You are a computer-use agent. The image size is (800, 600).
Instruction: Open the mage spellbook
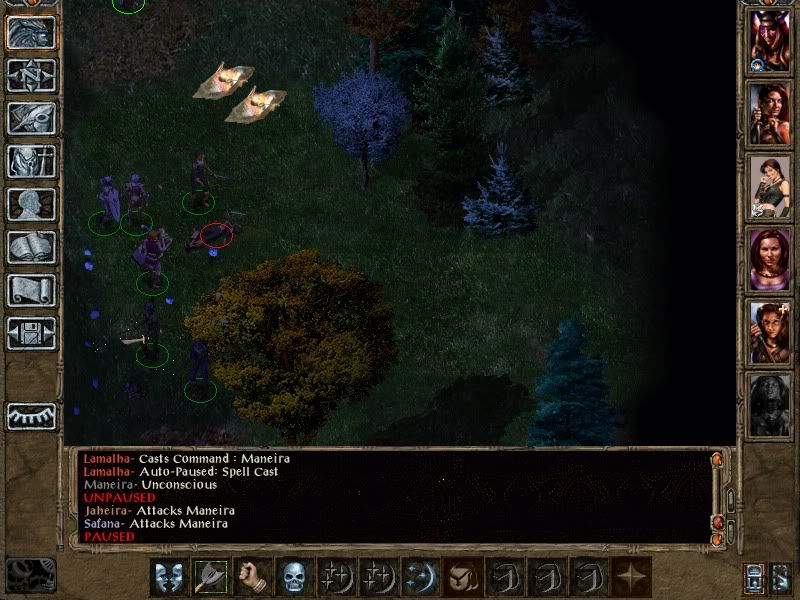click(x=31, y=248)
